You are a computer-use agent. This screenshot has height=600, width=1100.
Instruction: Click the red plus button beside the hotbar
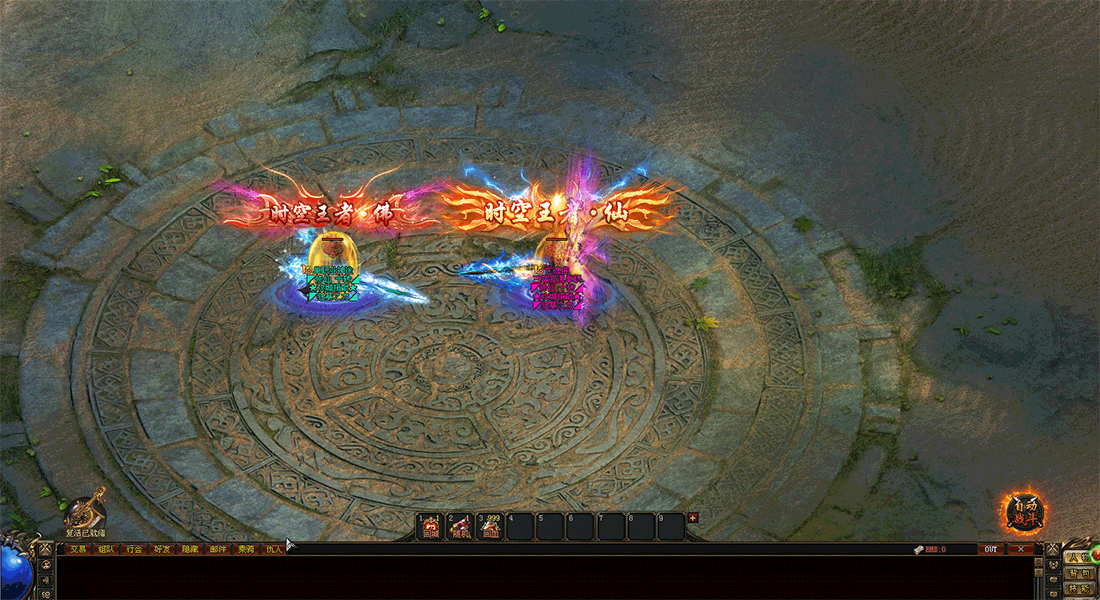[693, 518]
